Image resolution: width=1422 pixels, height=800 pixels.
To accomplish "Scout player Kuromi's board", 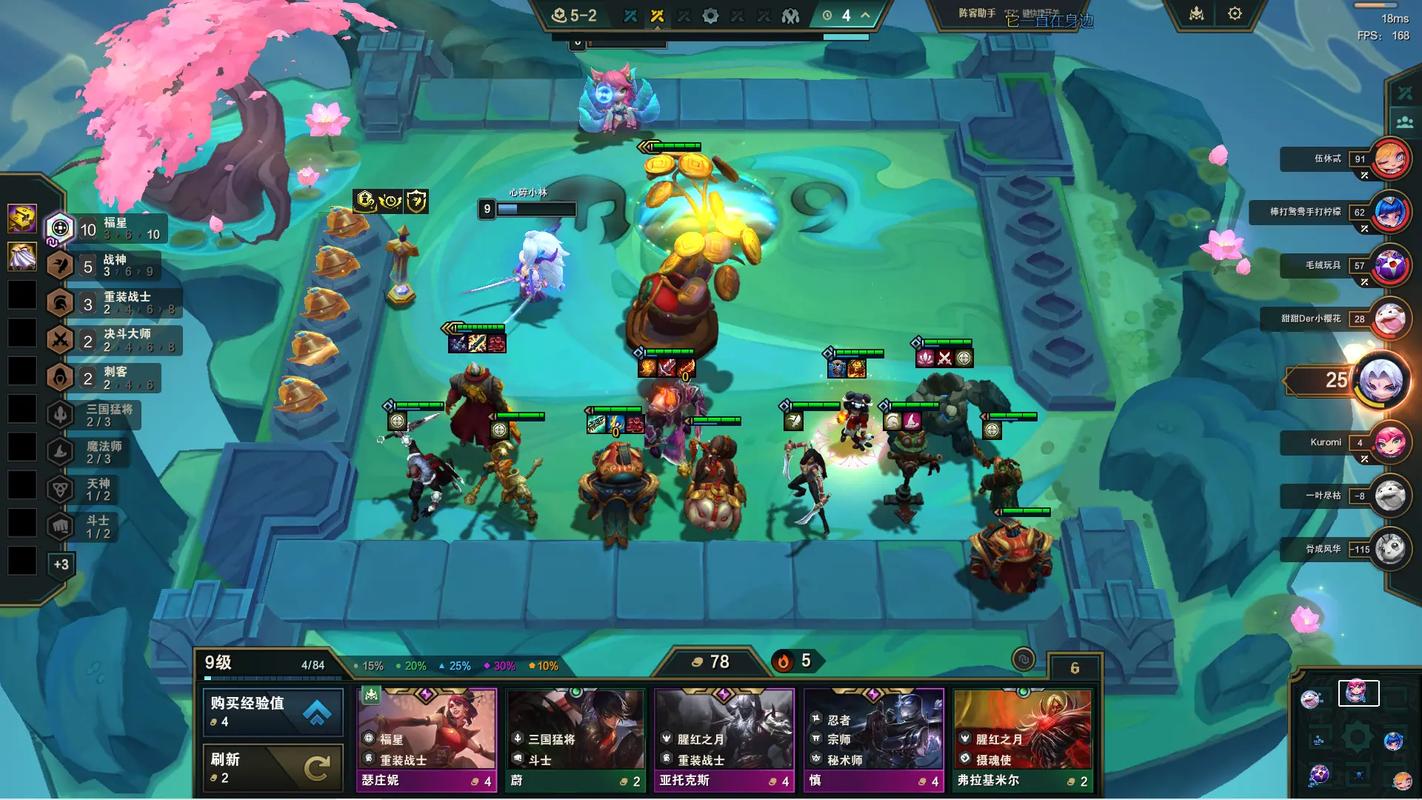I will [x=1390, y=442].
